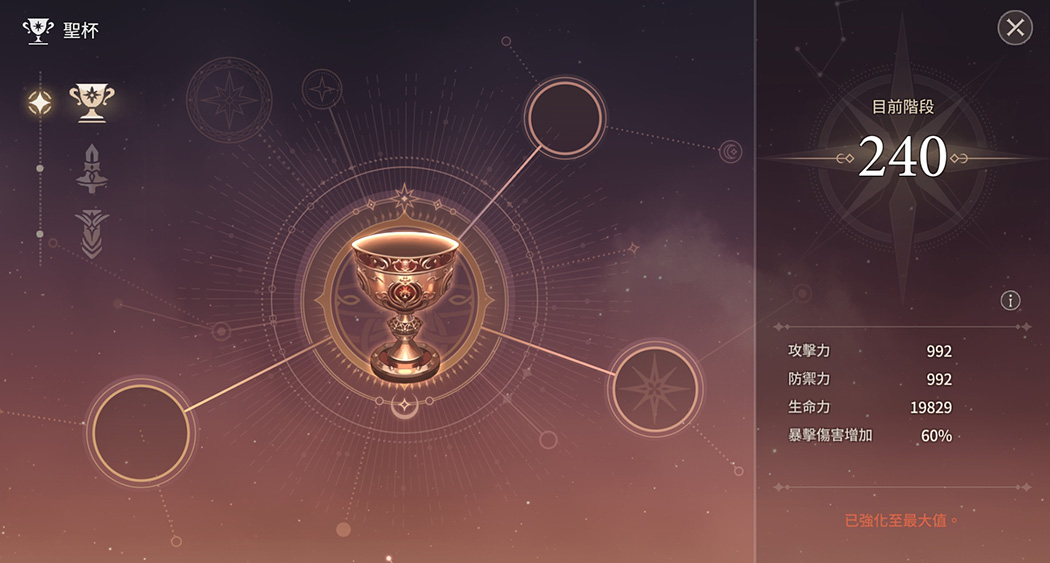Switch to the sword emblem tab
Screen dimensions: 1050x563
pyautogui.click(x=91, y=169)
